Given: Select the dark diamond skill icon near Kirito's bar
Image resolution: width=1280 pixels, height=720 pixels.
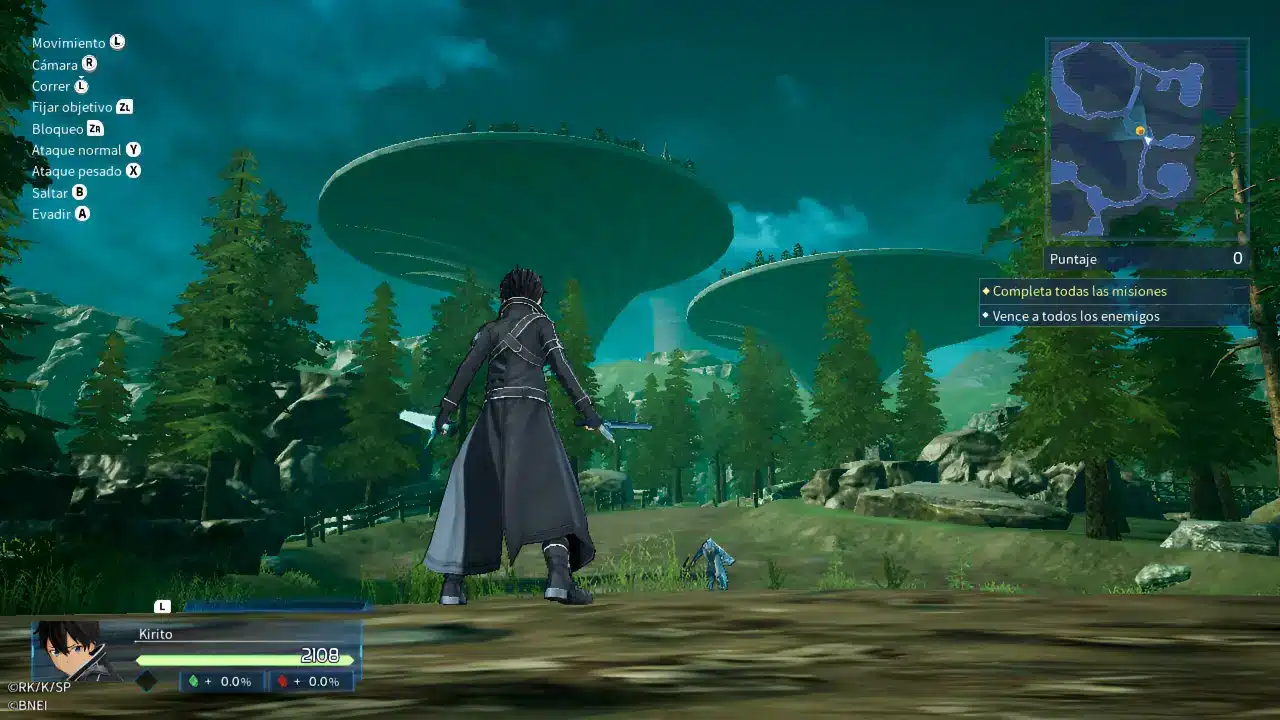Looking at the screenshot, I should click(x=145, y=682).
